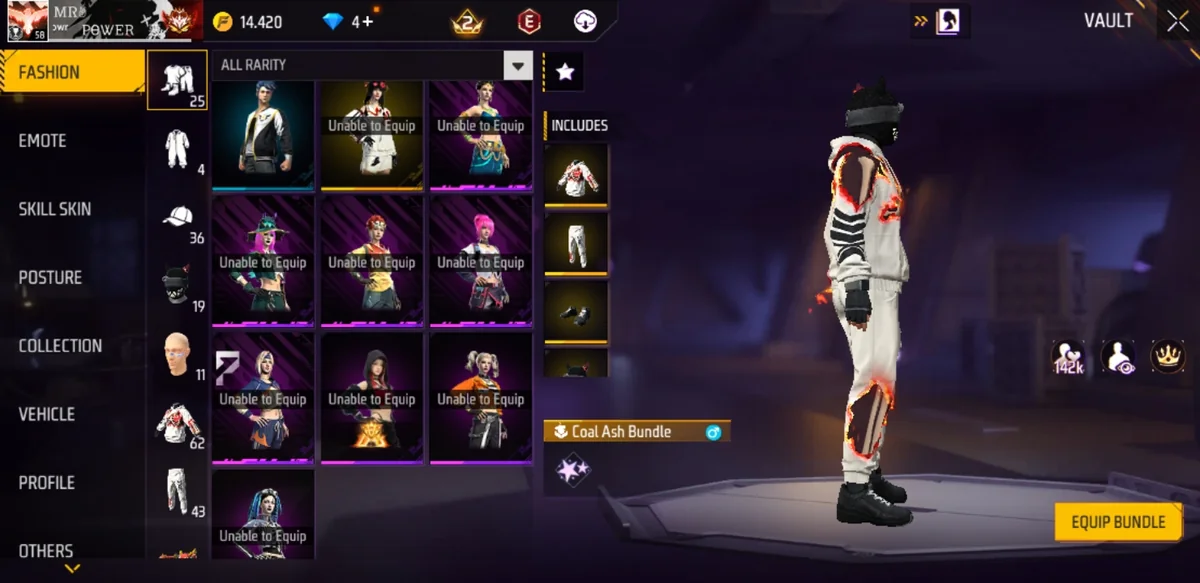
Task: Select the Others category
Action: pyautogui.click(x=46, y=550)
